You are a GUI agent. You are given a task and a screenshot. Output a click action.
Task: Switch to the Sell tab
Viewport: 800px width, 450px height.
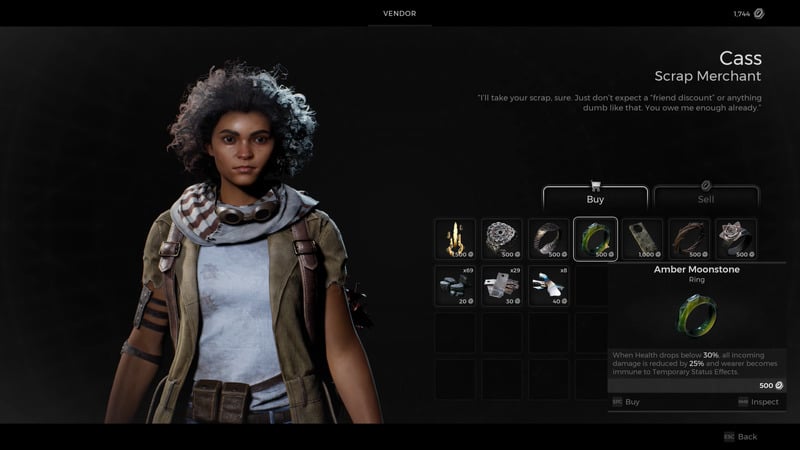[706, 197]
